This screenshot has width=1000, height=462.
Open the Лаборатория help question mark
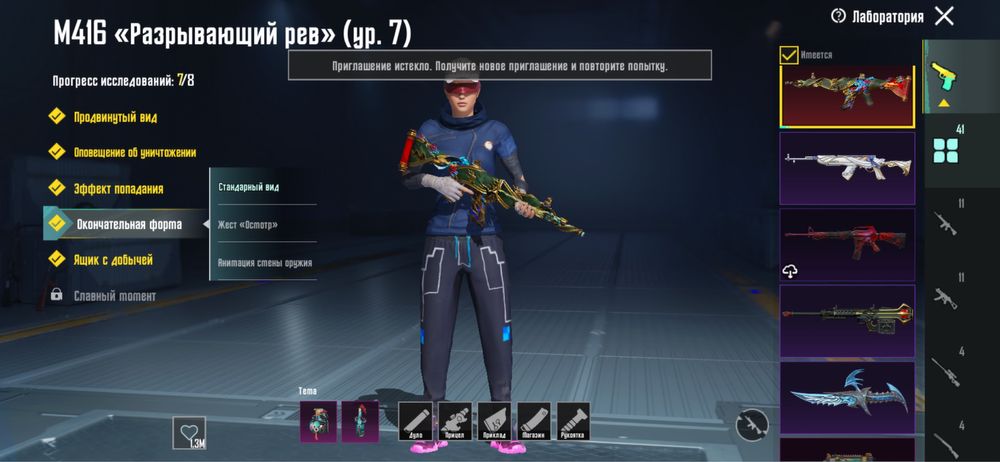(x=838, y=16)
